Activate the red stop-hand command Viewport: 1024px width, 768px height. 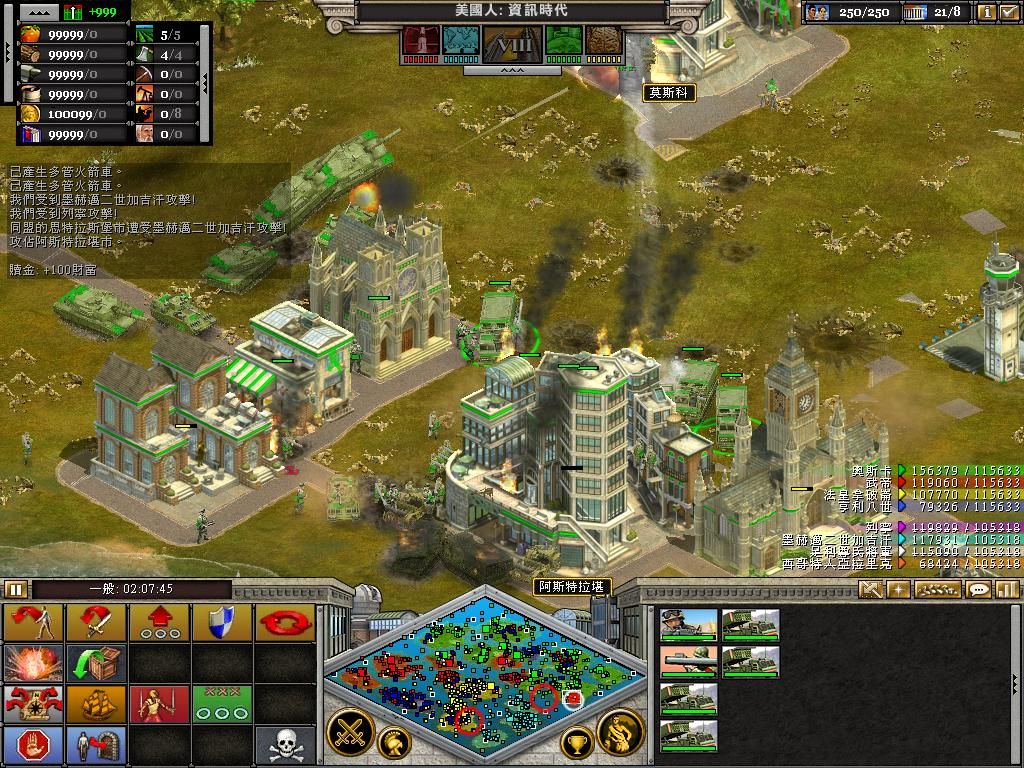tap(34, 744)
